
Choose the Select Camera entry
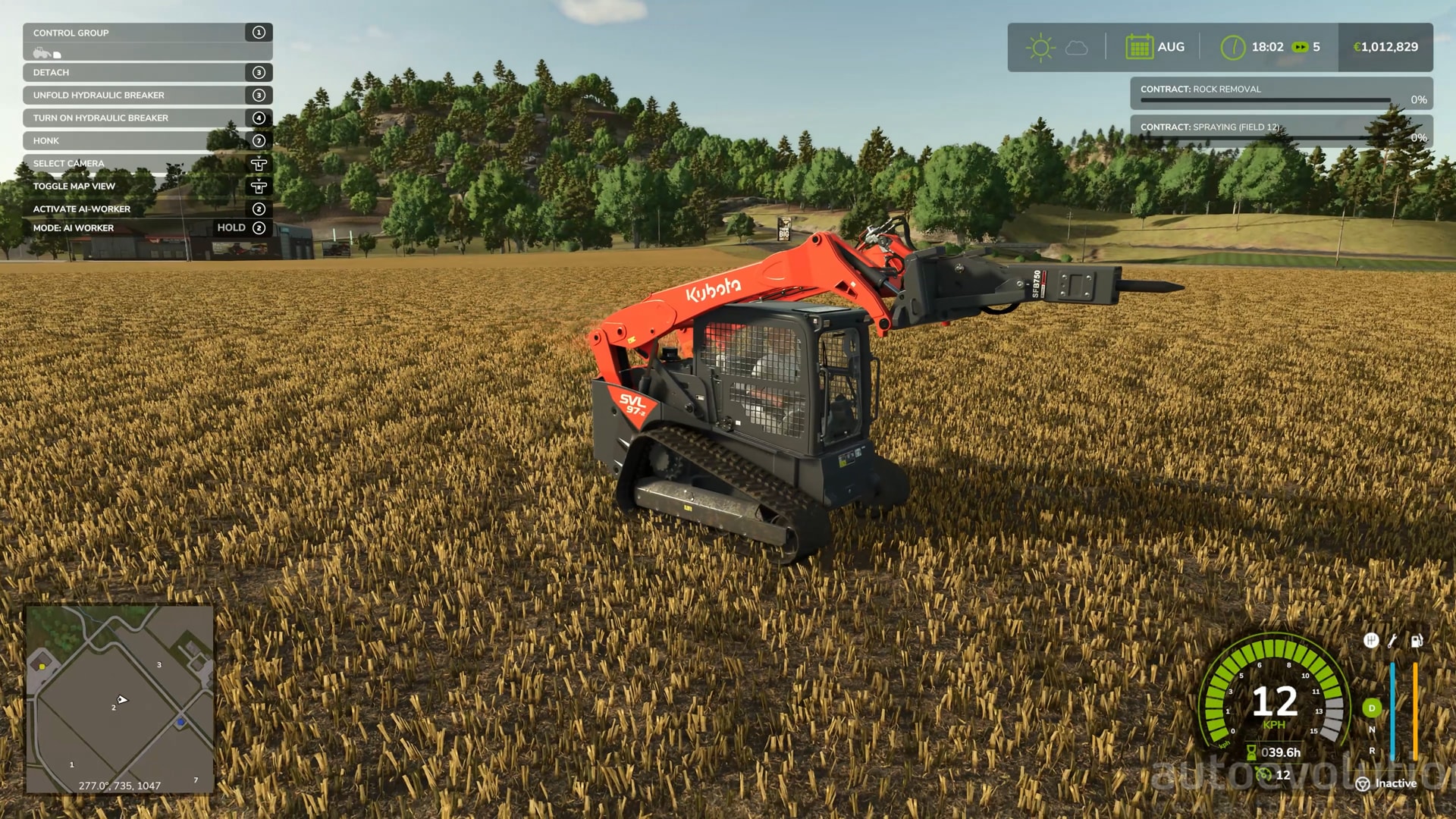pos(147,163)
